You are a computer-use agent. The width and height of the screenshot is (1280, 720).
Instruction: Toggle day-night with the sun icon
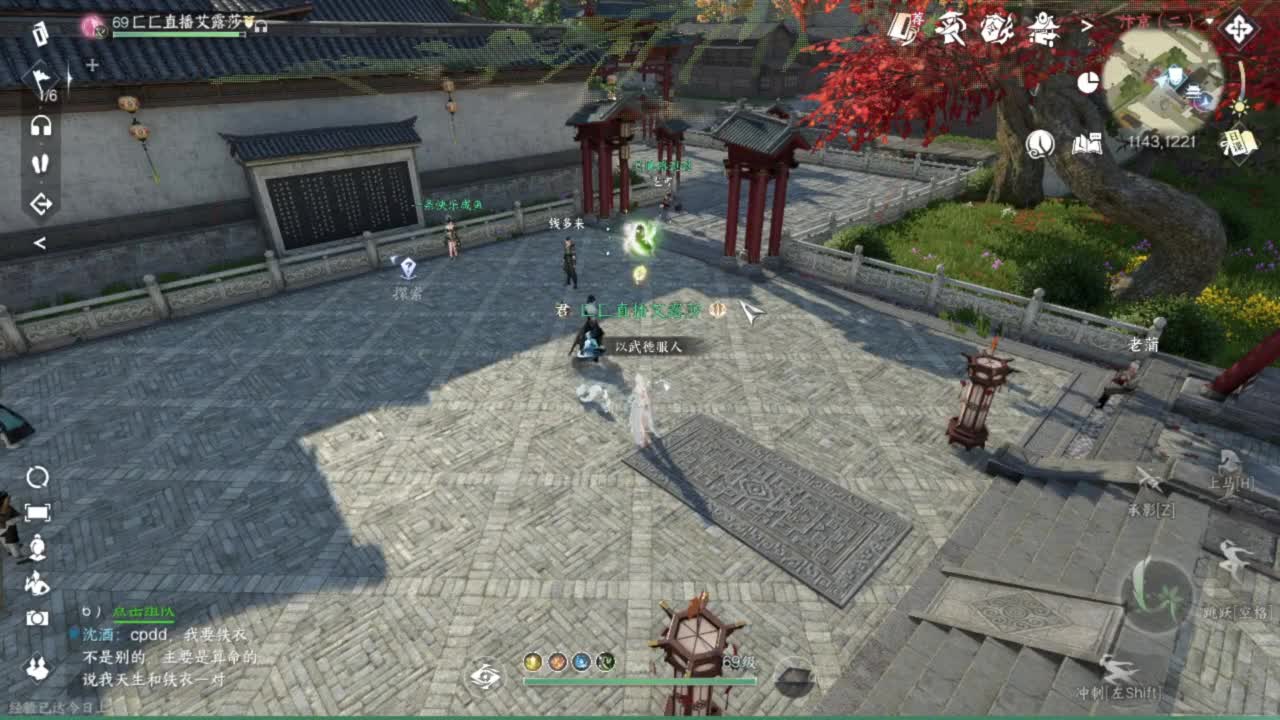1240,108
